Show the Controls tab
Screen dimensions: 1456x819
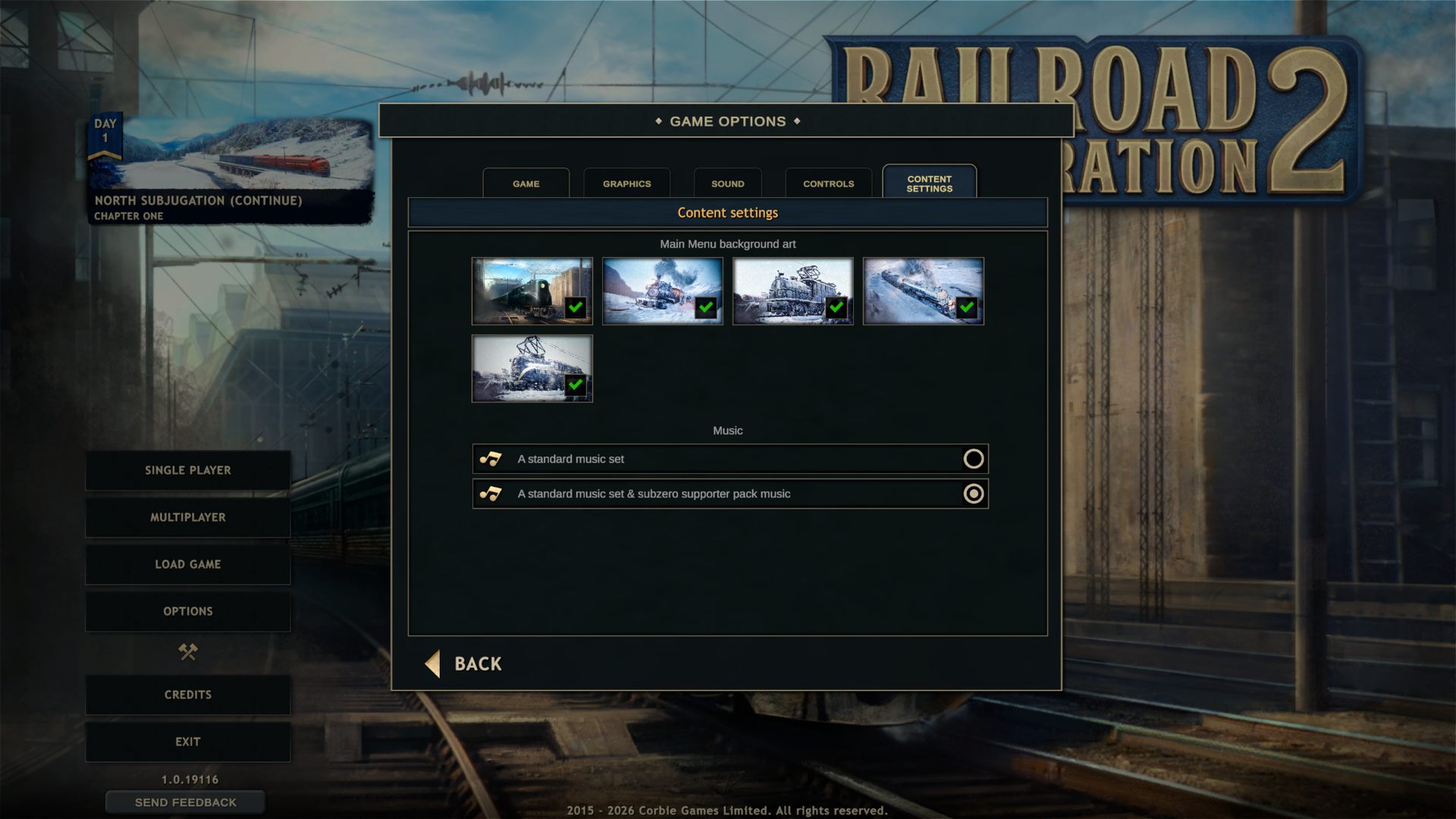coord(828,184)
